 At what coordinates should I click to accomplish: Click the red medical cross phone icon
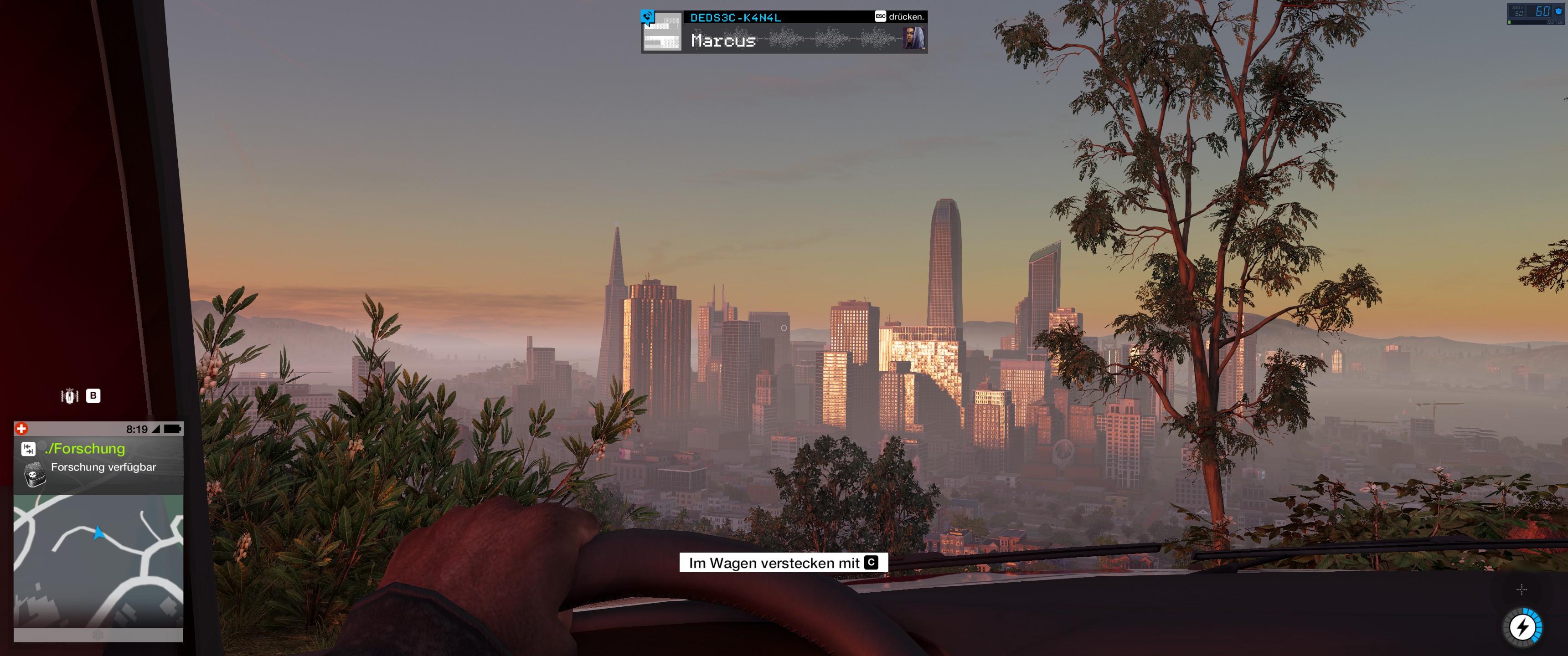(21, 429)
